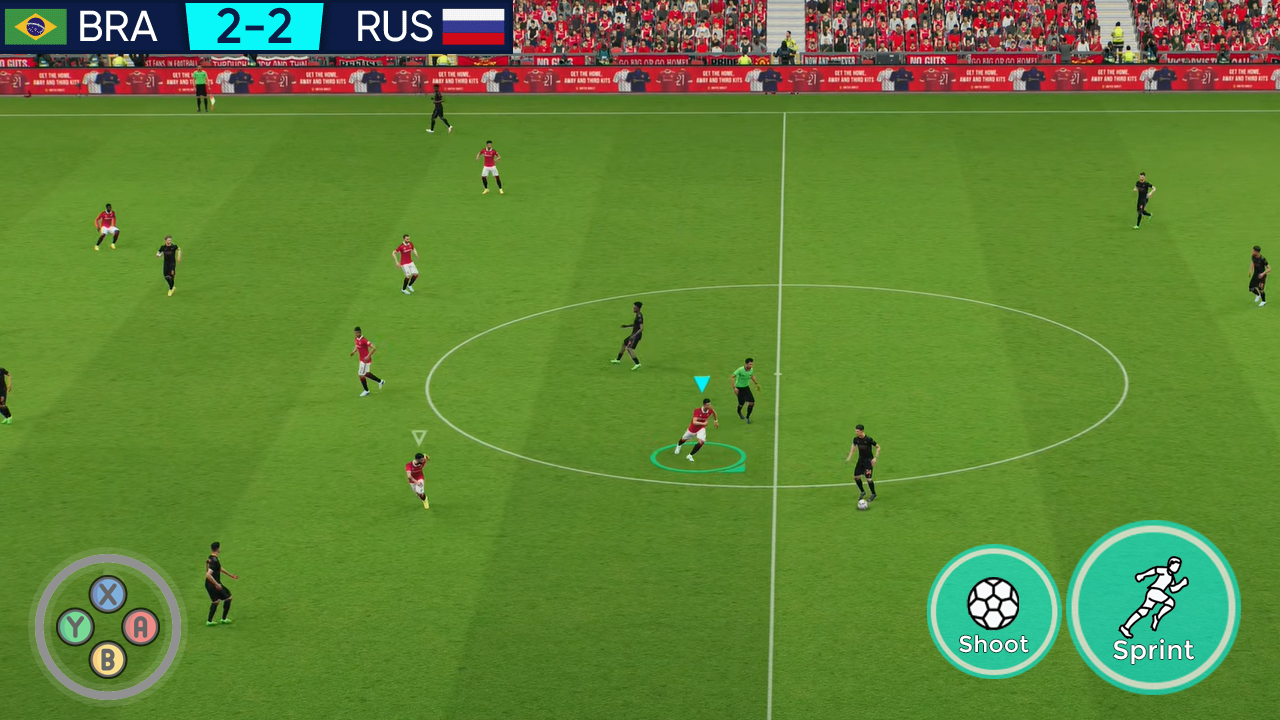The width and height of the screenshot is (1280, 720).
Task: Click the cyan arrow marker above the controlled player
Action: point(701,383)
